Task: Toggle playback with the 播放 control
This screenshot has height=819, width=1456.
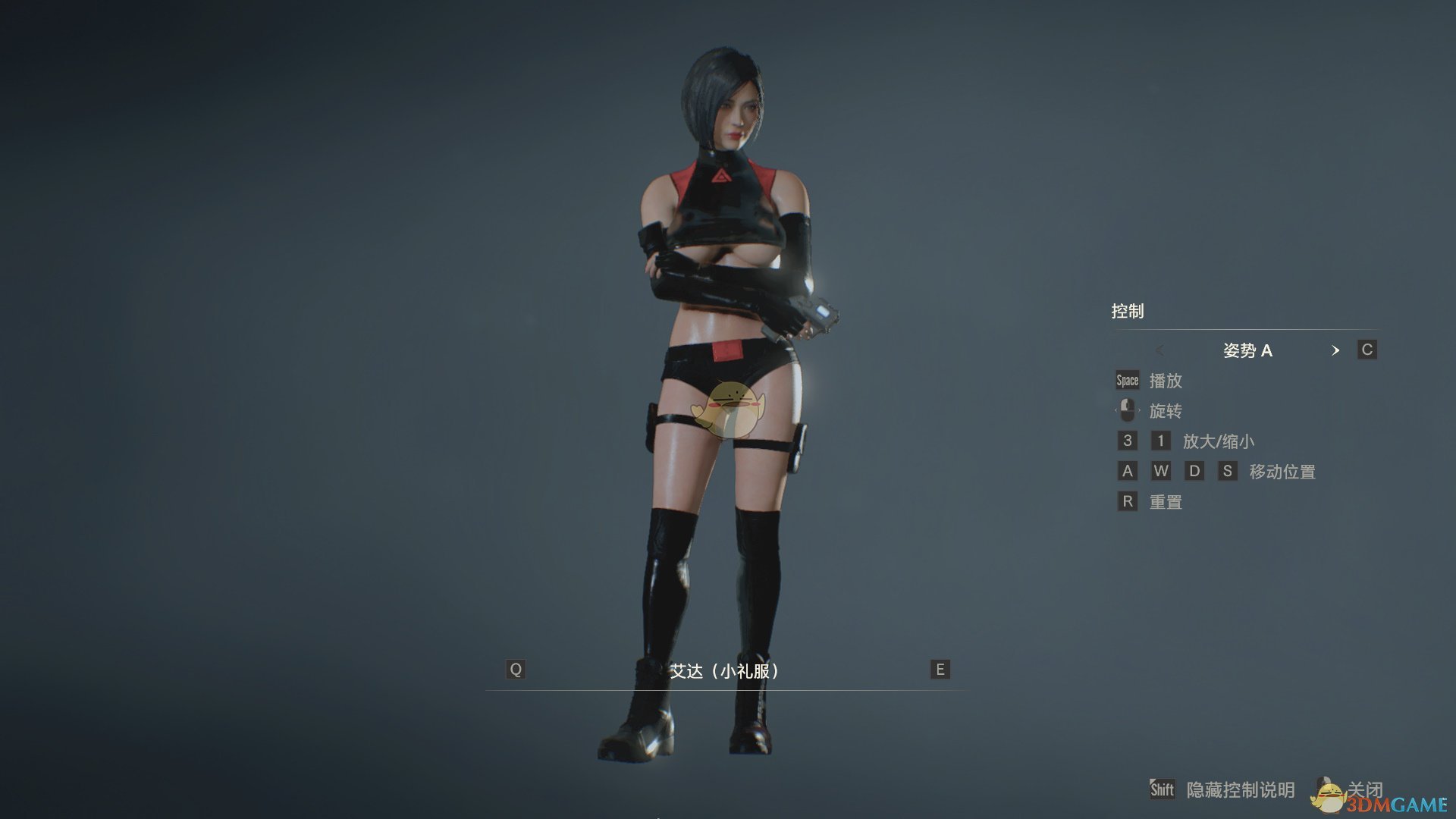Action: coord(1167,381)
